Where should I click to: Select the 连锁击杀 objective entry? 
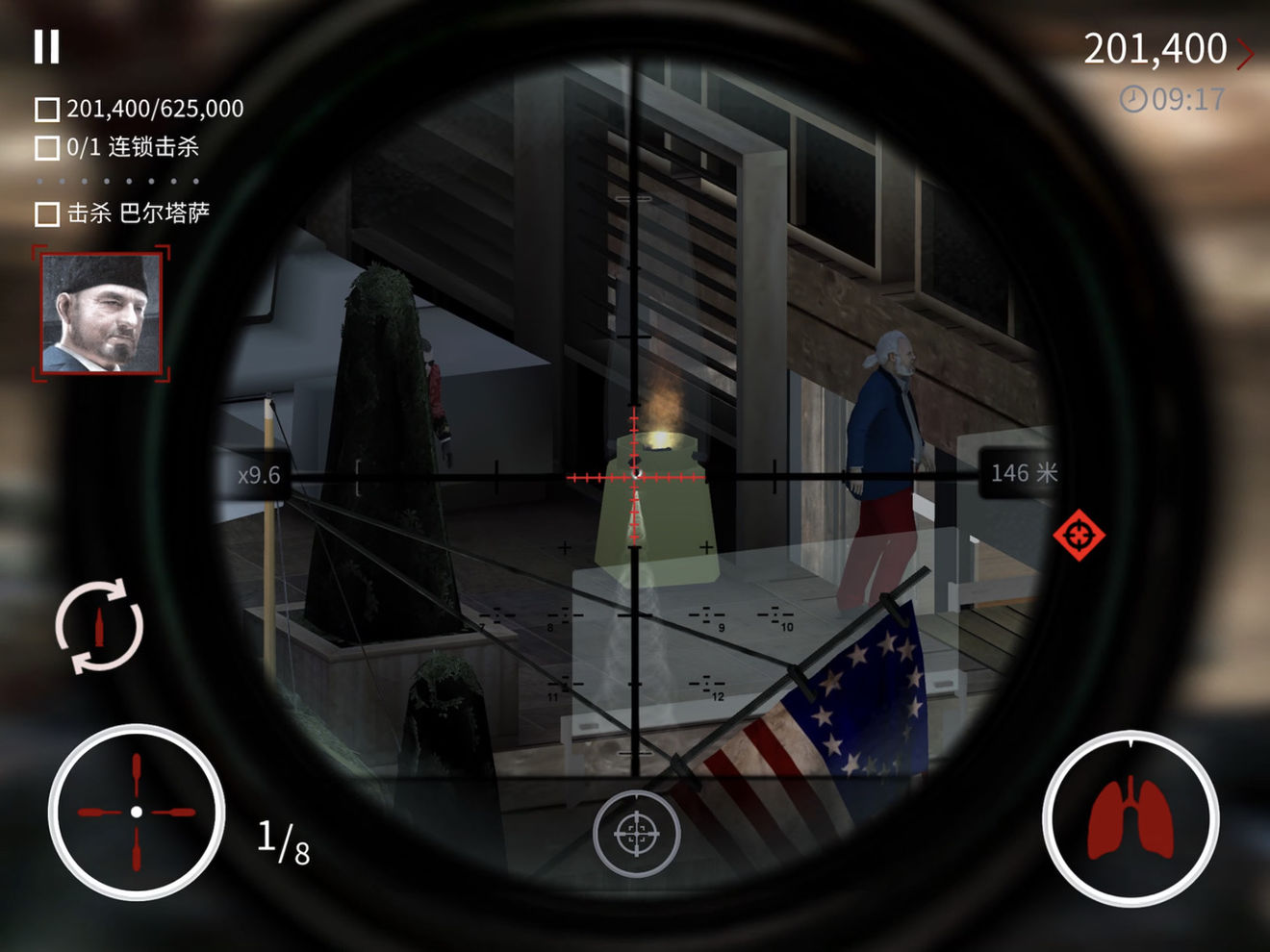[118, 147]
